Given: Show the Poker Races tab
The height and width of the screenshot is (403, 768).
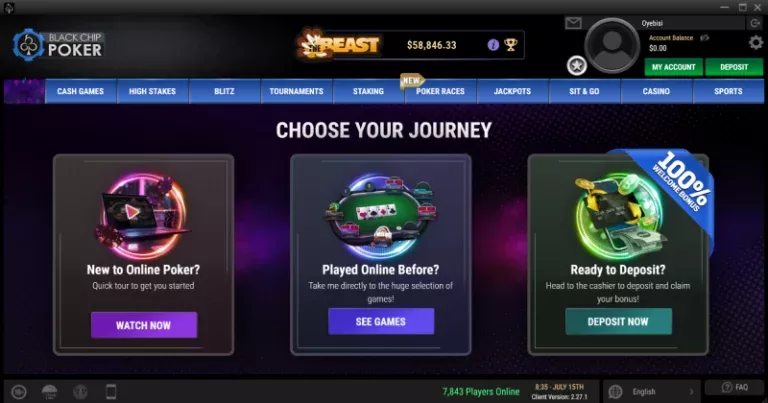Looking at the screenshot, I should [x=440, y=91].
